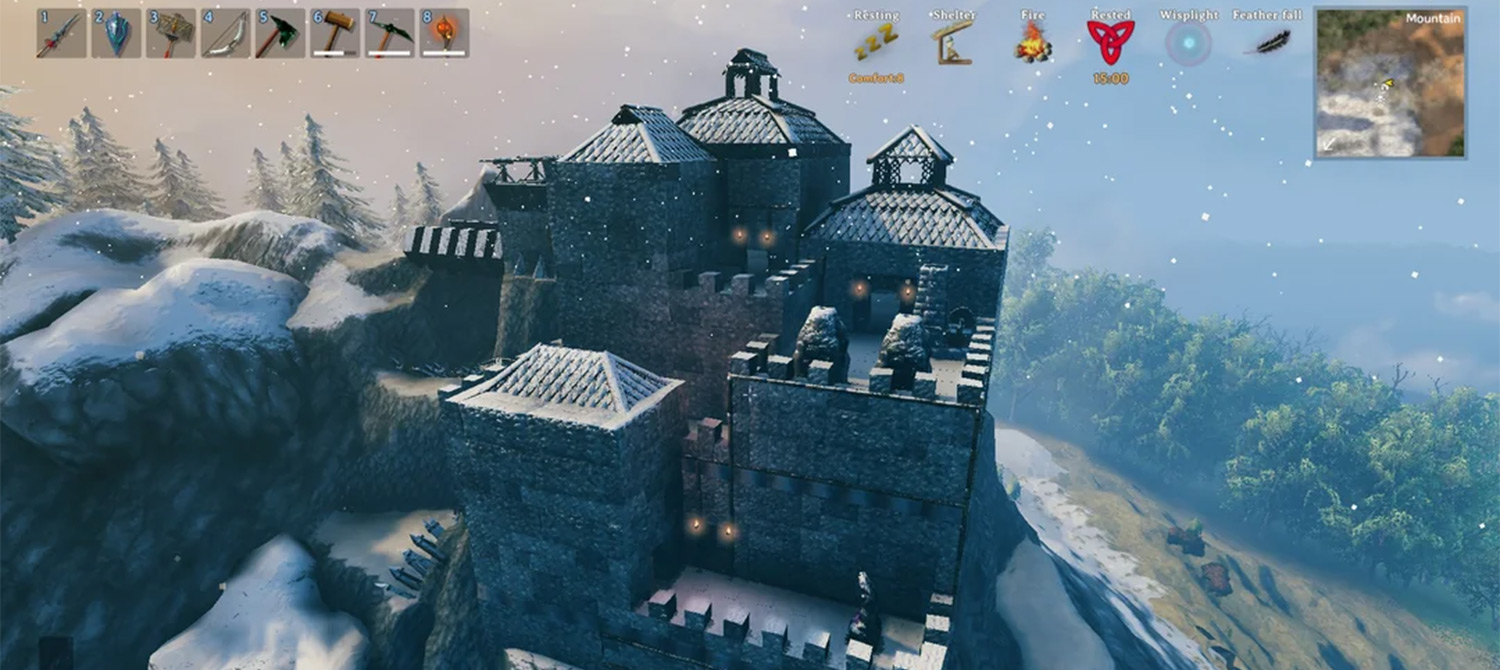The width and height of the screenshot is (1500, 670).
Task: Select the glowing orange torch in slot 8
Action: click(x=444, y=34)
